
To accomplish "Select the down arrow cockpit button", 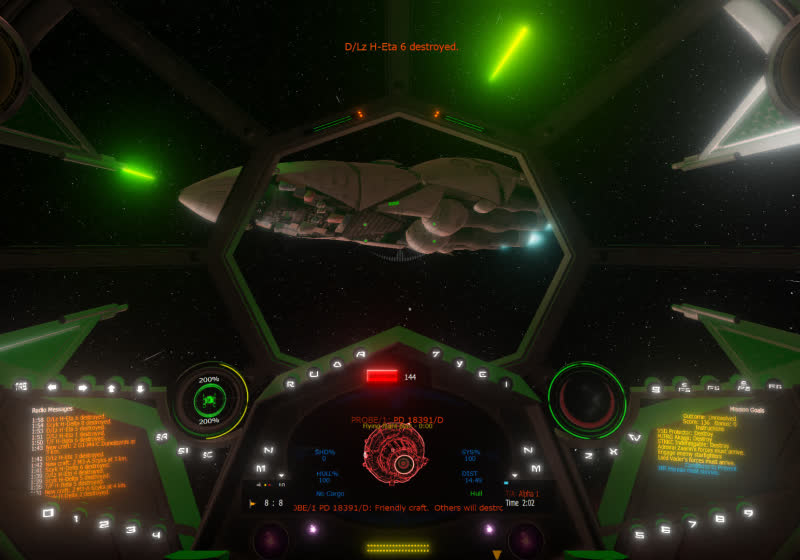I will (140, 387).
